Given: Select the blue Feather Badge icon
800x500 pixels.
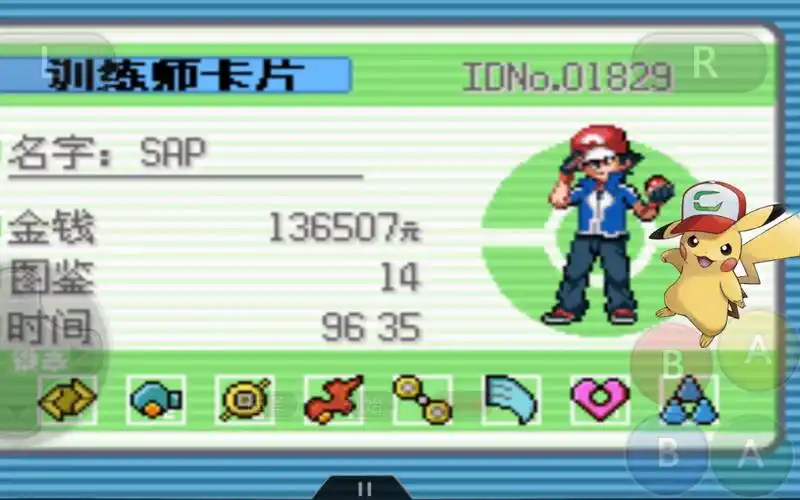Looking at the screenshot, I should tap(511, 400).
